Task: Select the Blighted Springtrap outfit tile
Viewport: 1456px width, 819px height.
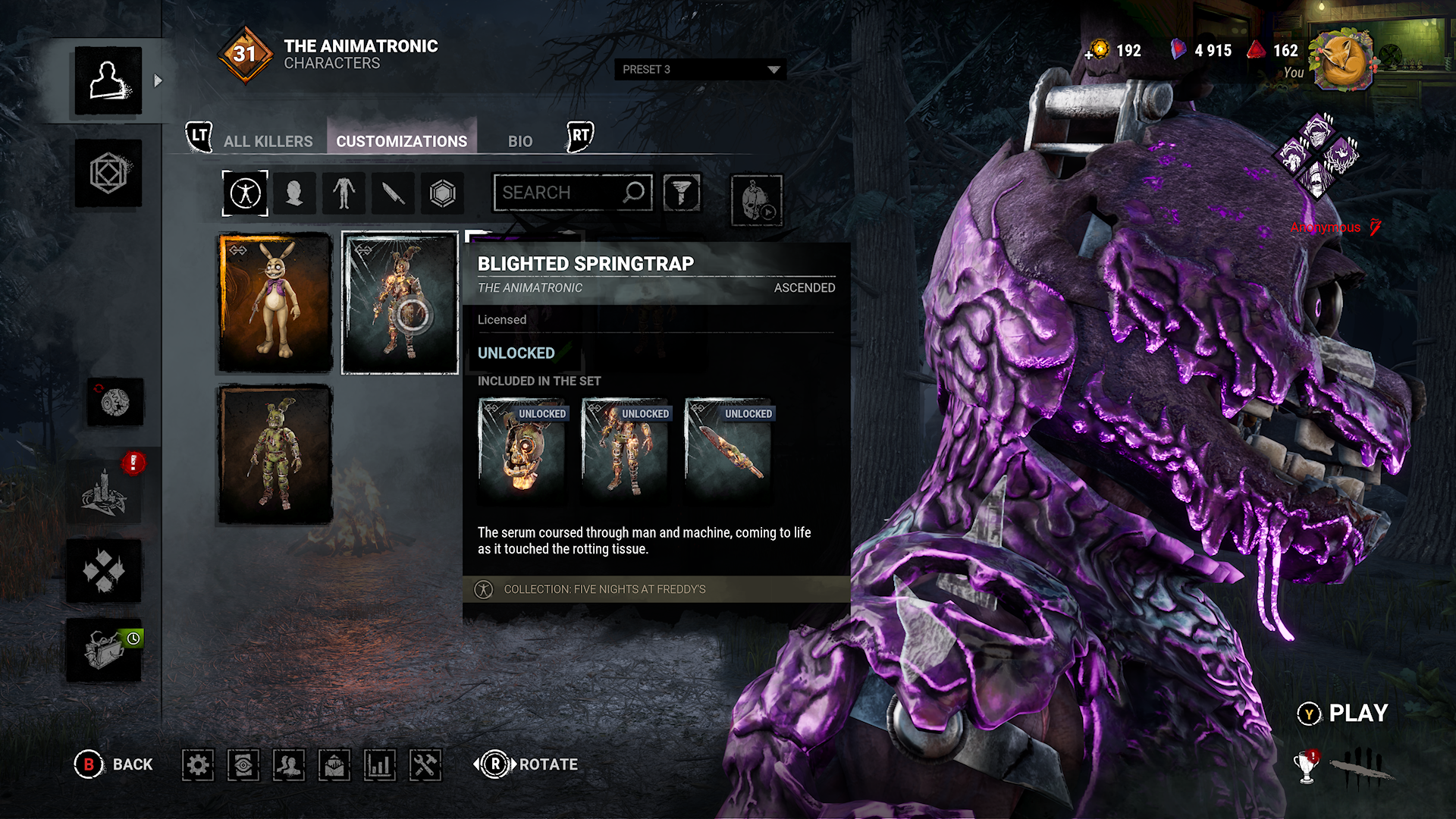Action: [x=400, y=303]
